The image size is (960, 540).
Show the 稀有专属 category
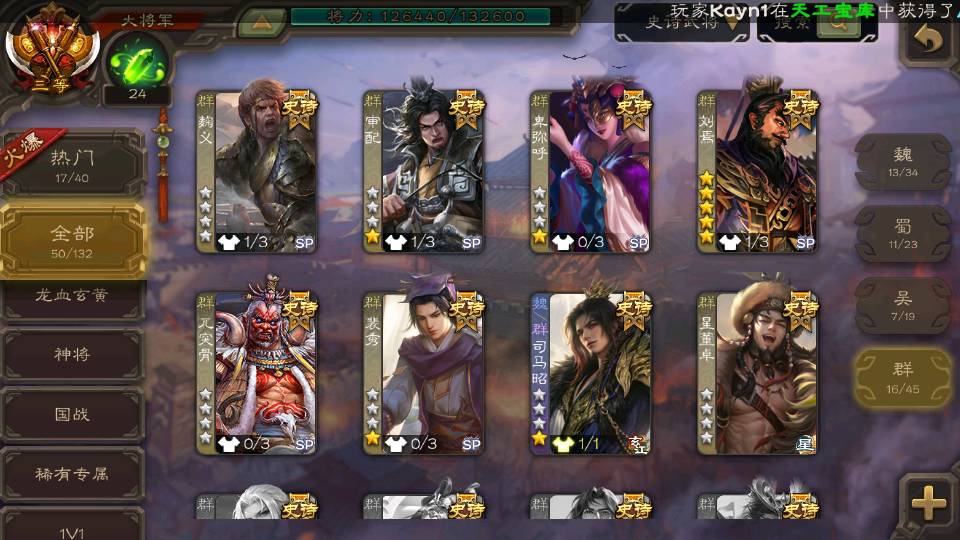point(72,474)
